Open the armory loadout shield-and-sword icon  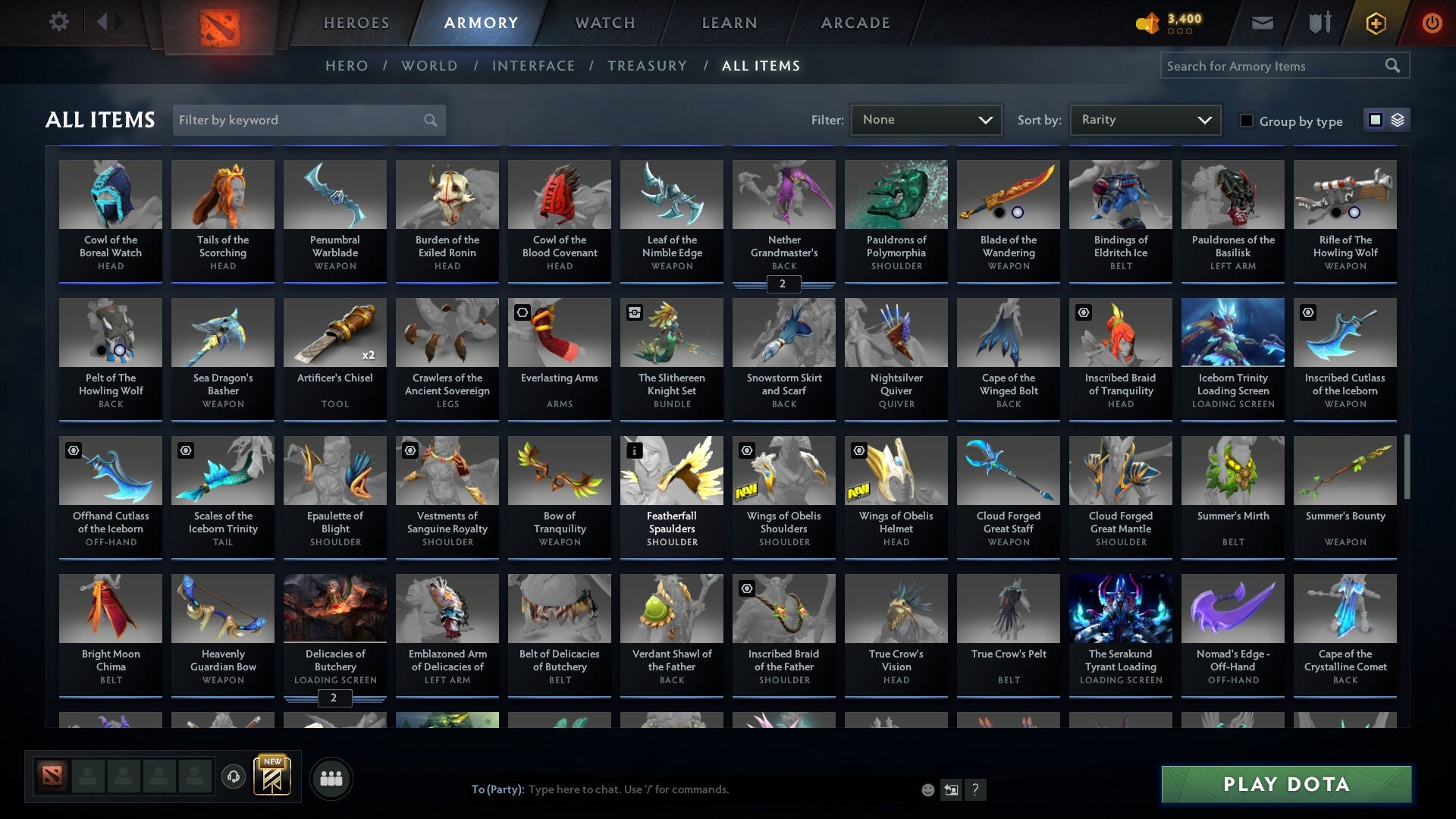click(1319, 22)
